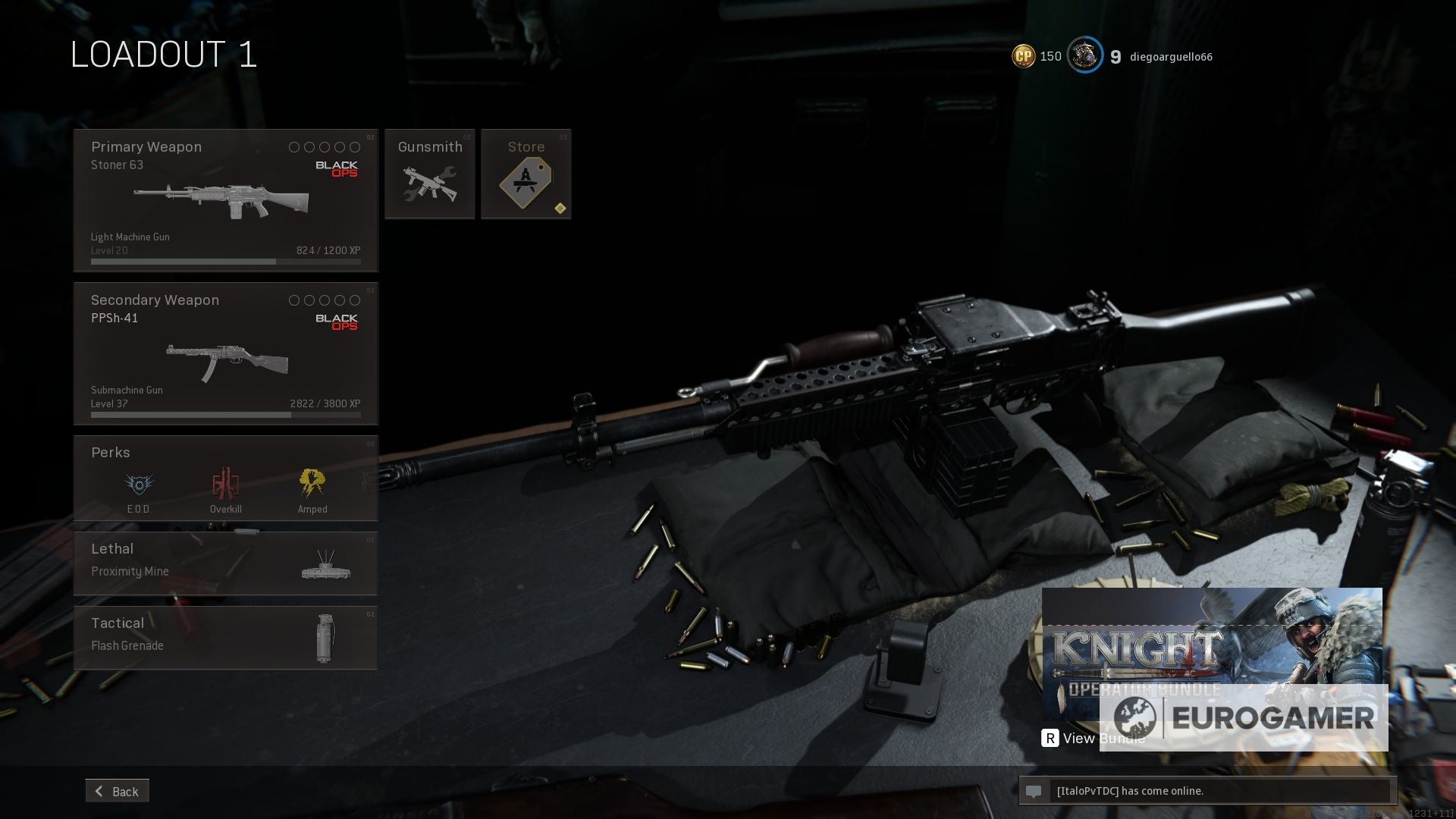Open the Primary Weapon Stoner 63 panel
This screenshot has width=1456, height=819.
(224, 199)
